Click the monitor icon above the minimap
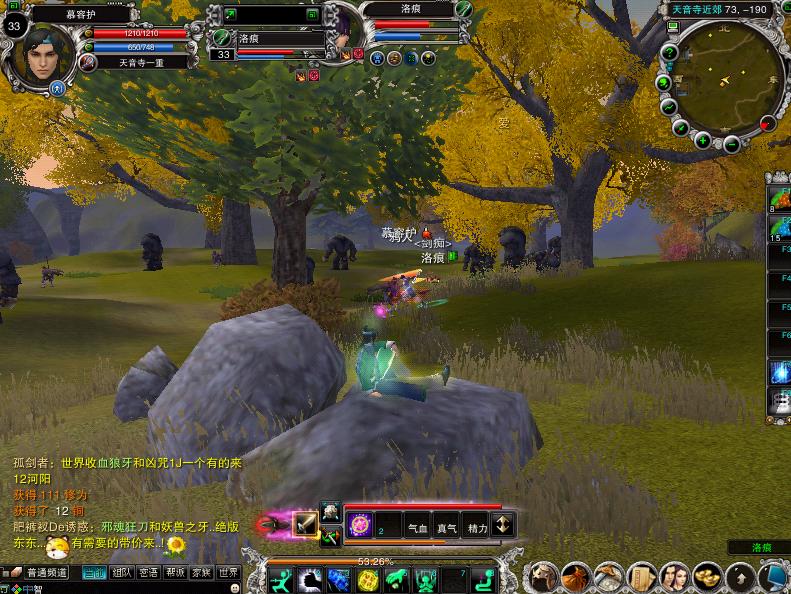The image size is (791, 594). 673,27
